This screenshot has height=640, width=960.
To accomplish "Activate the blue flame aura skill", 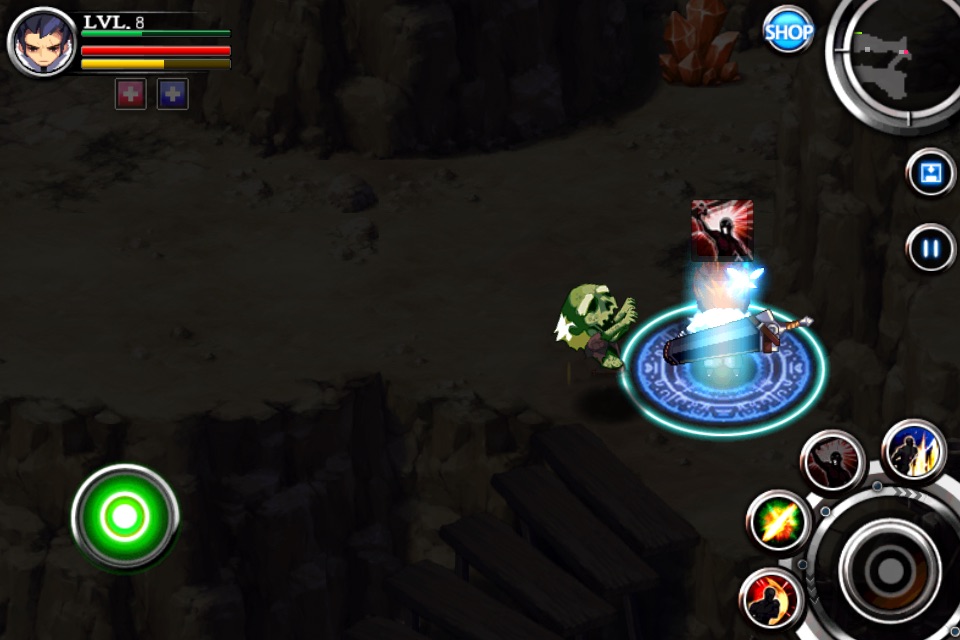I will [x=914, y=451].
